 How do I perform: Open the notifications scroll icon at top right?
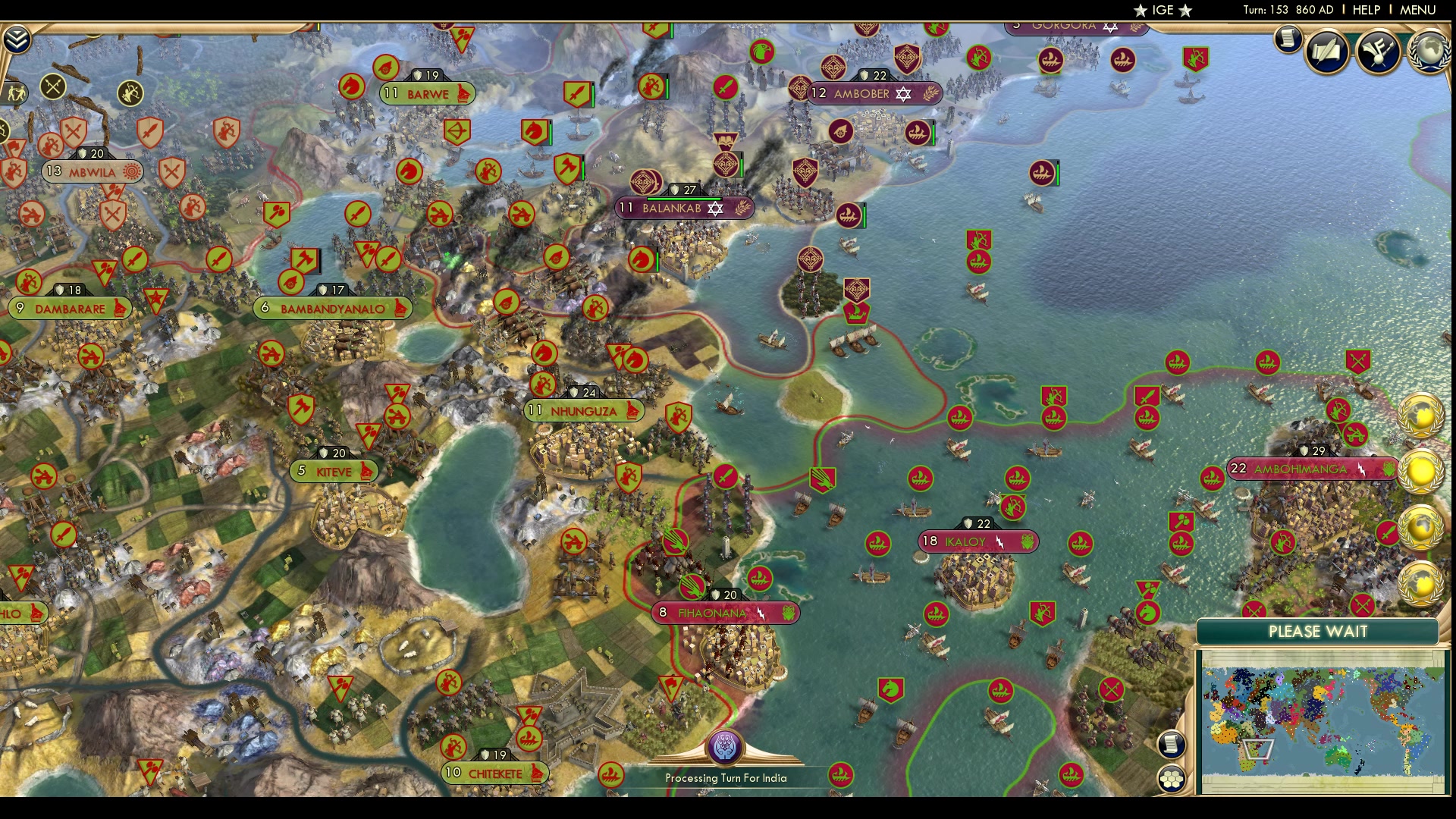(1287, 39)
